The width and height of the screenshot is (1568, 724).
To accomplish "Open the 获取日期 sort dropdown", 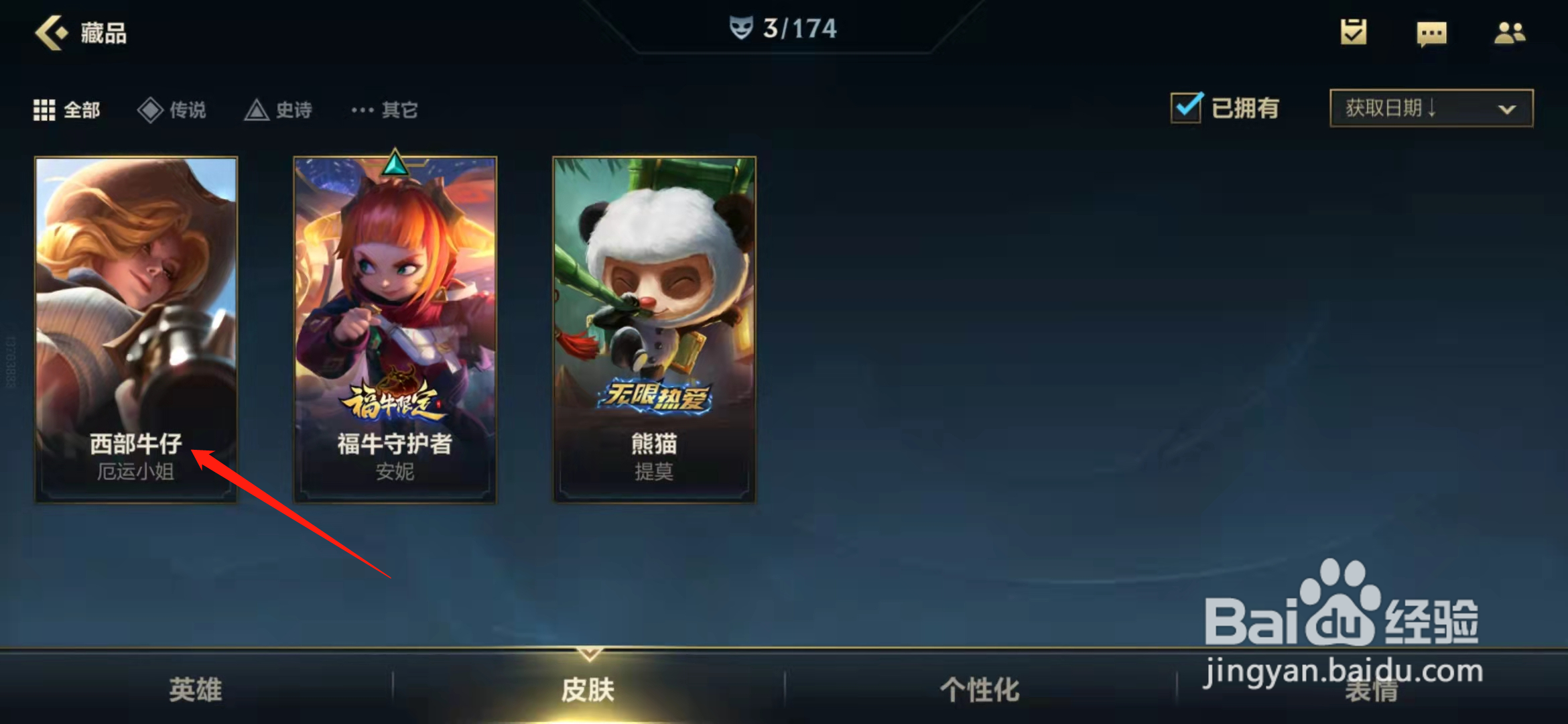I will (x=1431, y=108).
